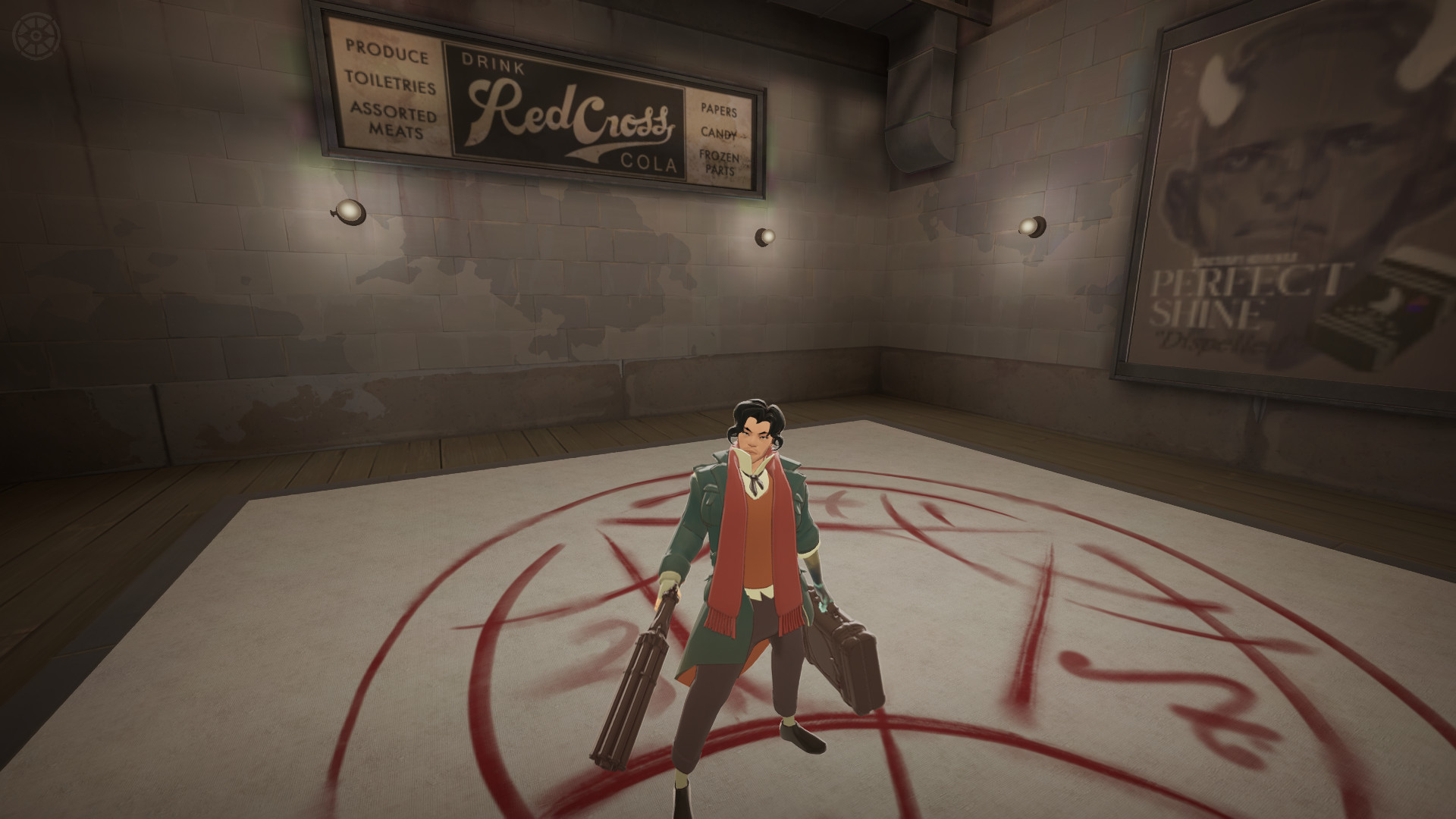Click the wheel-shaped icon in the corner
Viewport: 1456px width, 819px height.
[35, 36]
